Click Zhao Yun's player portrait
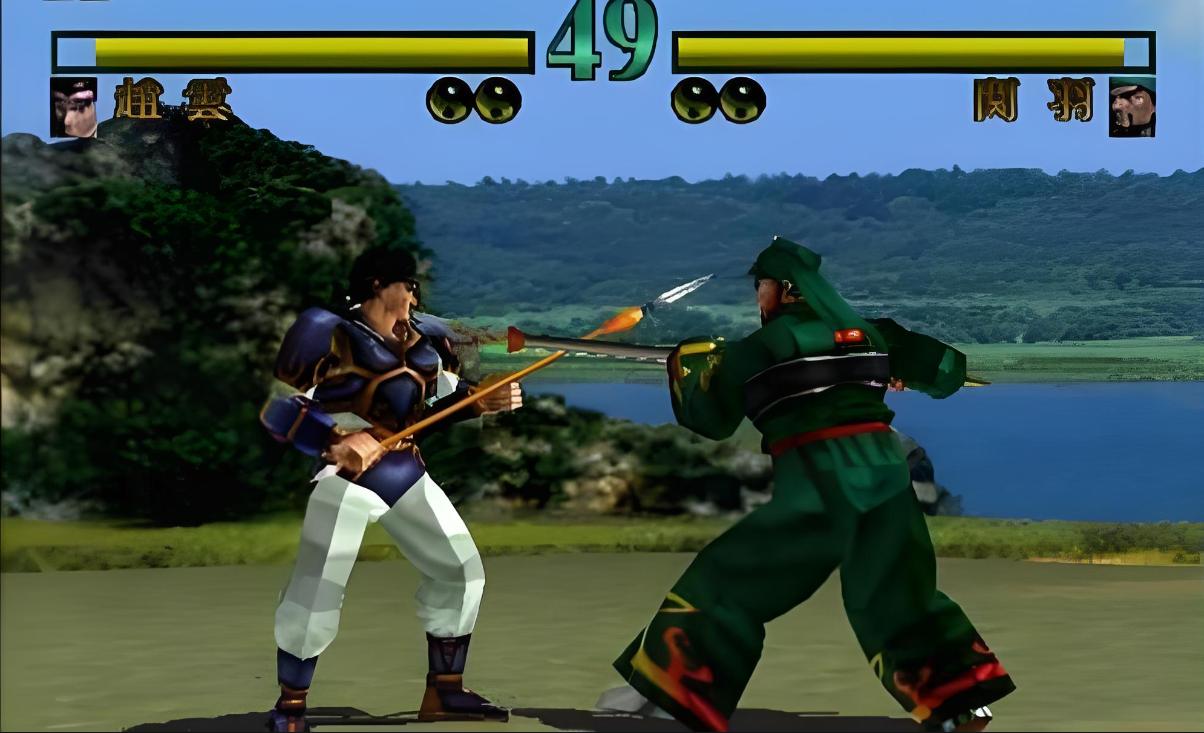 pos(74,107)
